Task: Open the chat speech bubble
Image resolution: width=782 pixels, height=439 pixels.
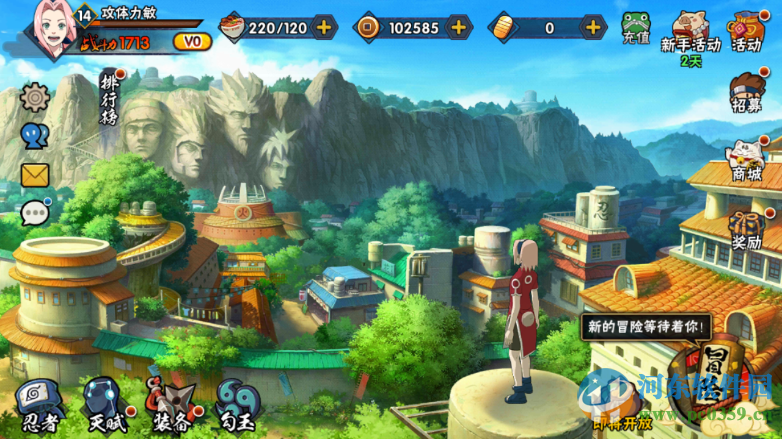Action: pos(35,213)
